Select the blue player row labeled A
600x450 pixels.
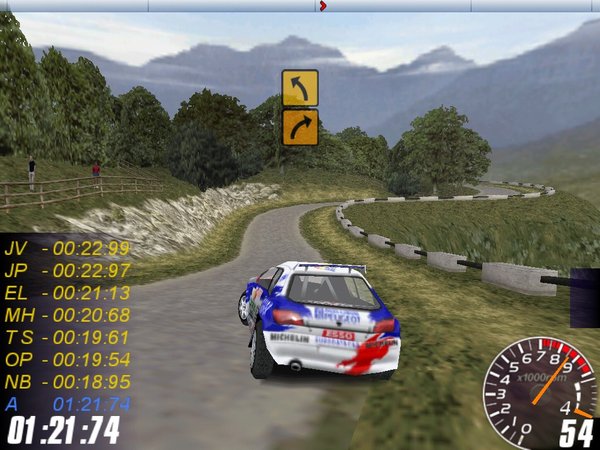coord(67,403)
